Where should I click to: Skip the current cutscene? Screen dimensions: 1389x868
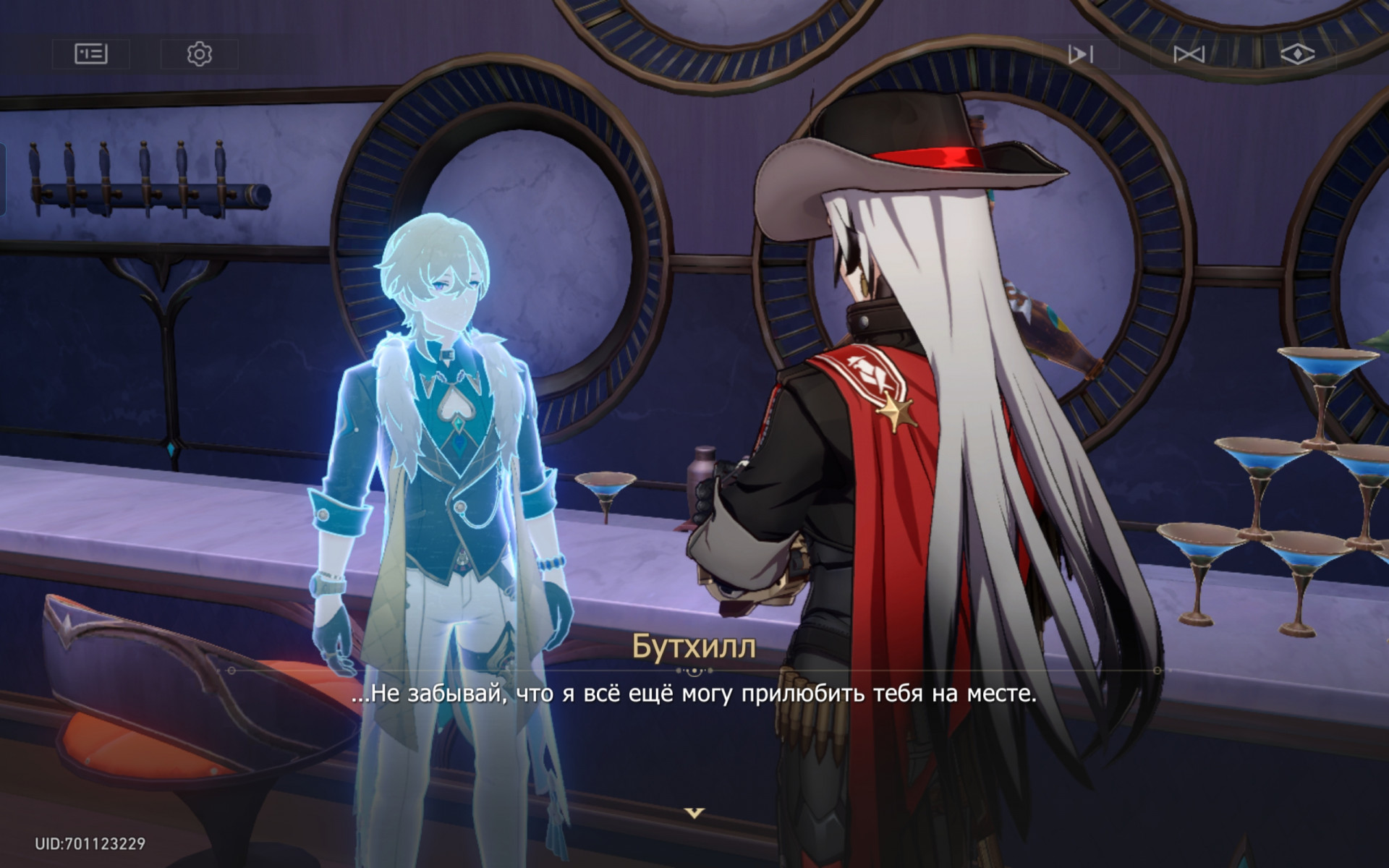click(x=1189, y=54)
